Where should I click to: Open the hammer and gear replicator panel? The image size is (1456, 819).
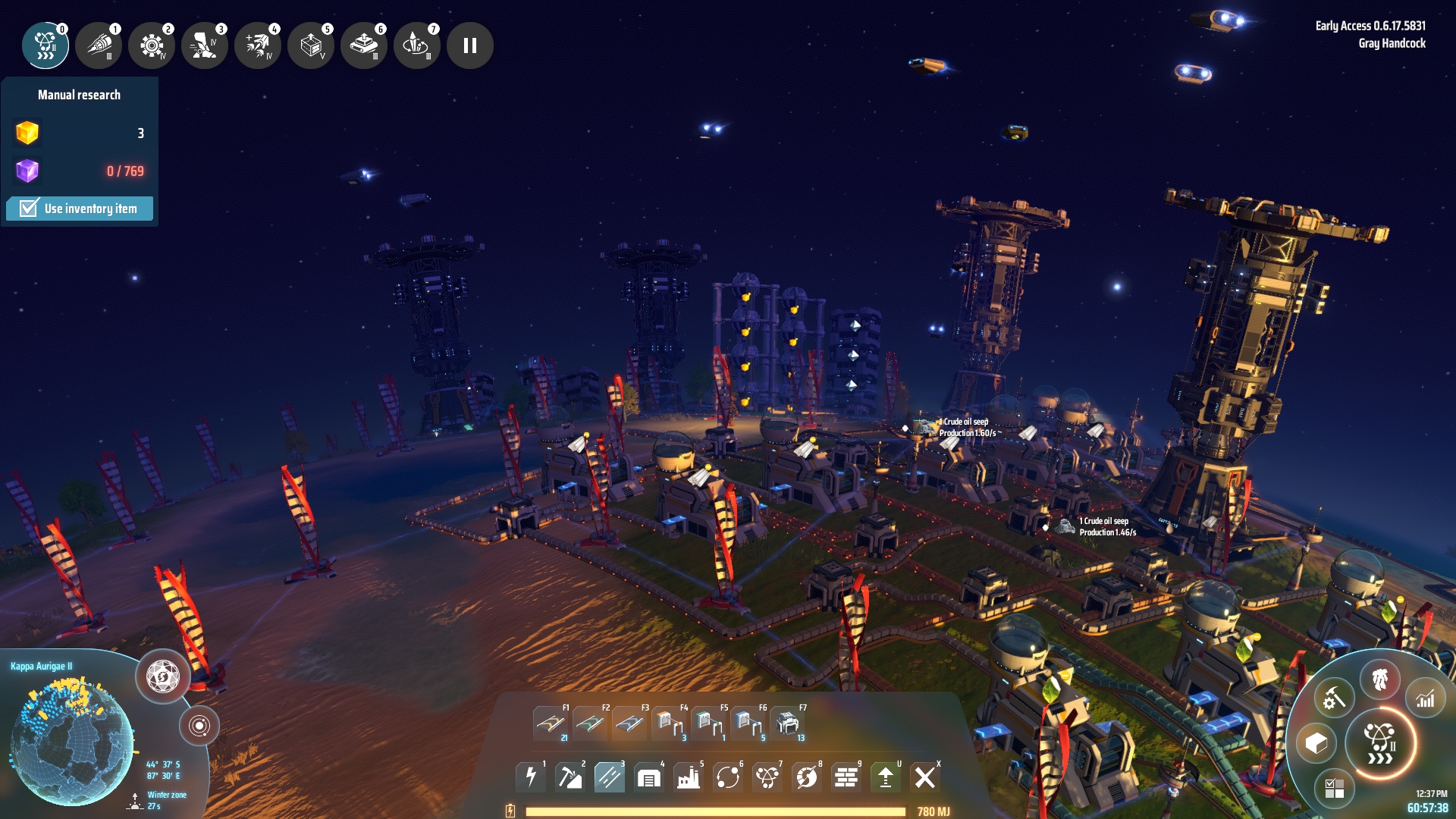(x=1334, y=698)
